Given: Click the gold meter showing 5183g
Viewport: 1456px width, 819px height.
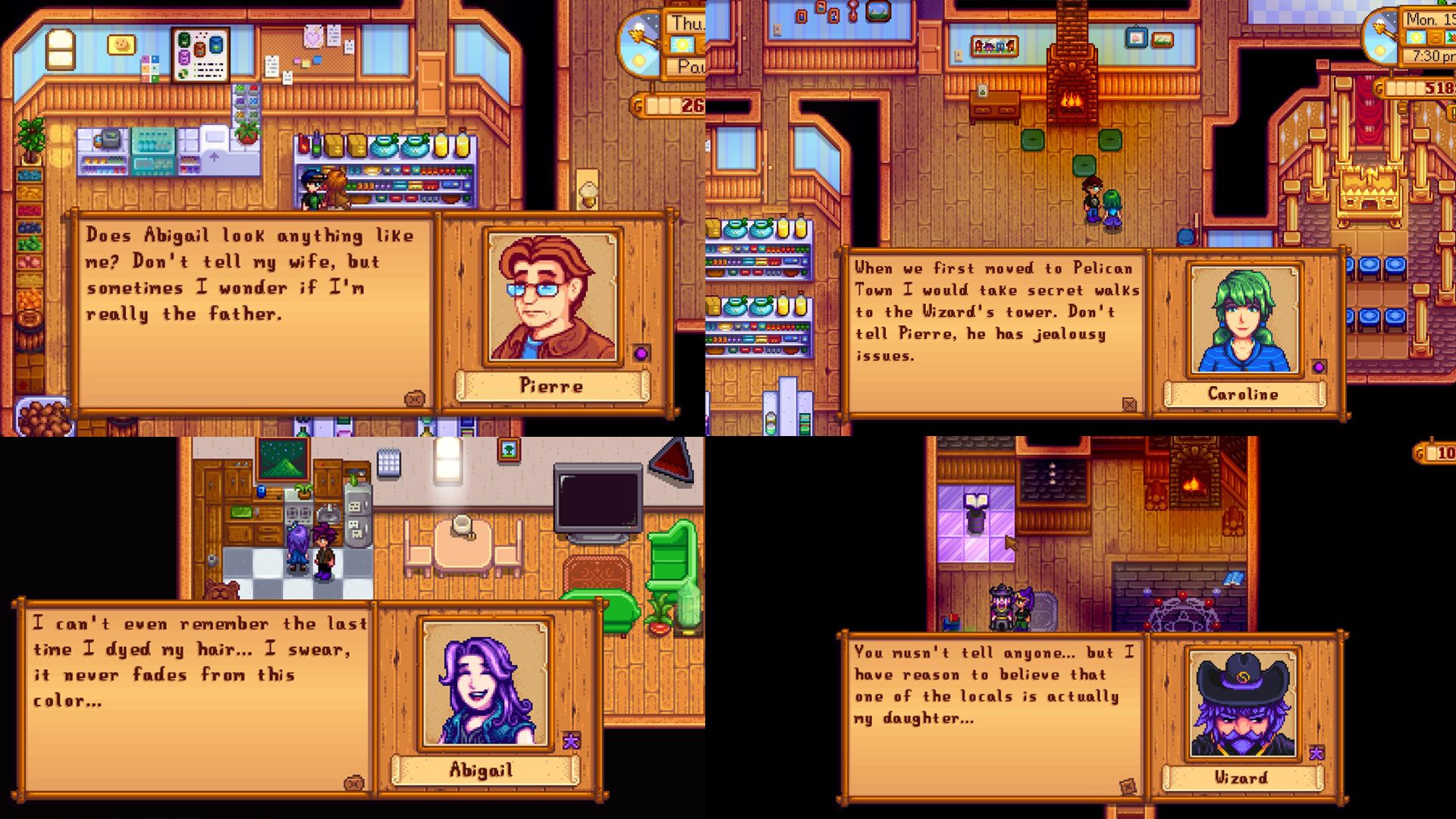Looking at the screenshot, I should tap(1417, 86).
